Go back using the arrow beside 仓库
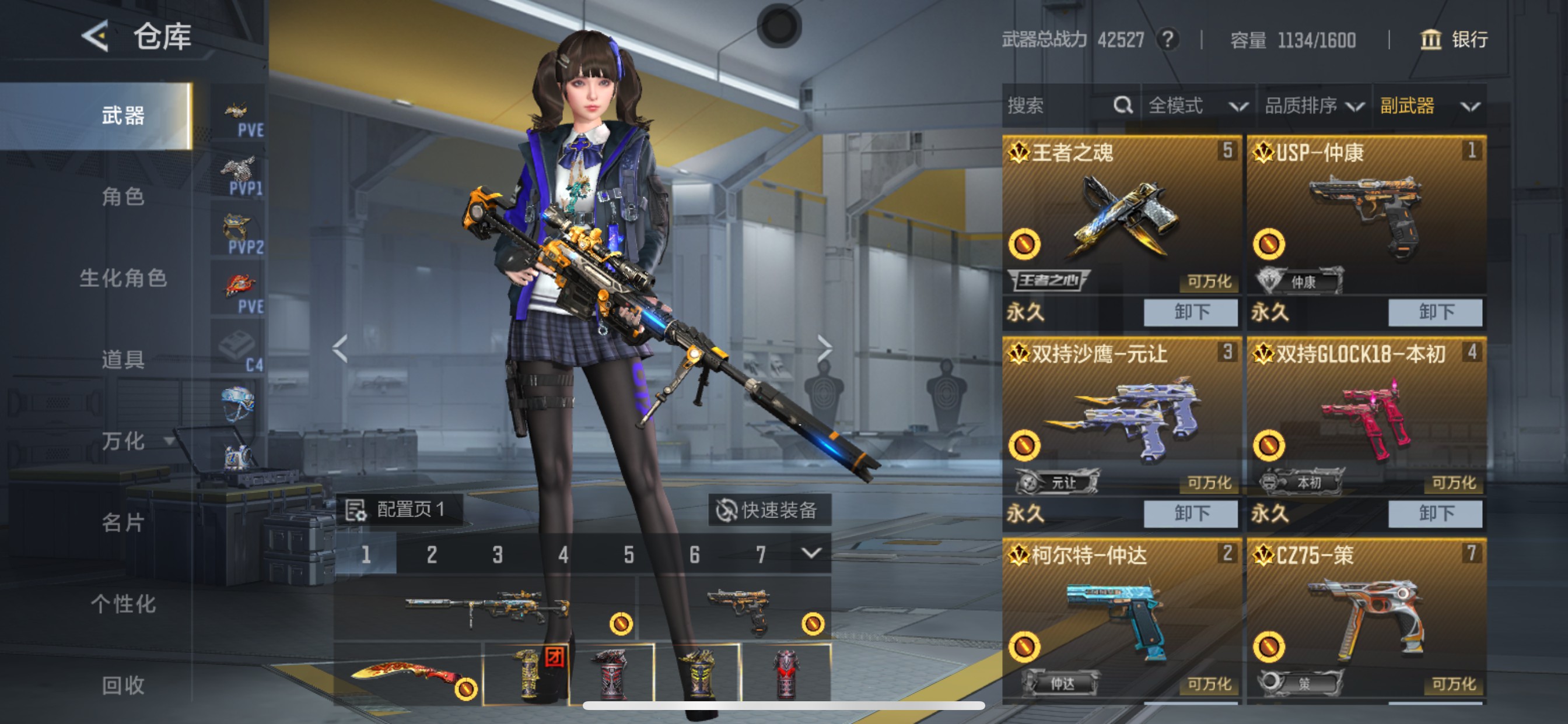Viewport: 1568px width, 724px height. (x=96, y=36)
